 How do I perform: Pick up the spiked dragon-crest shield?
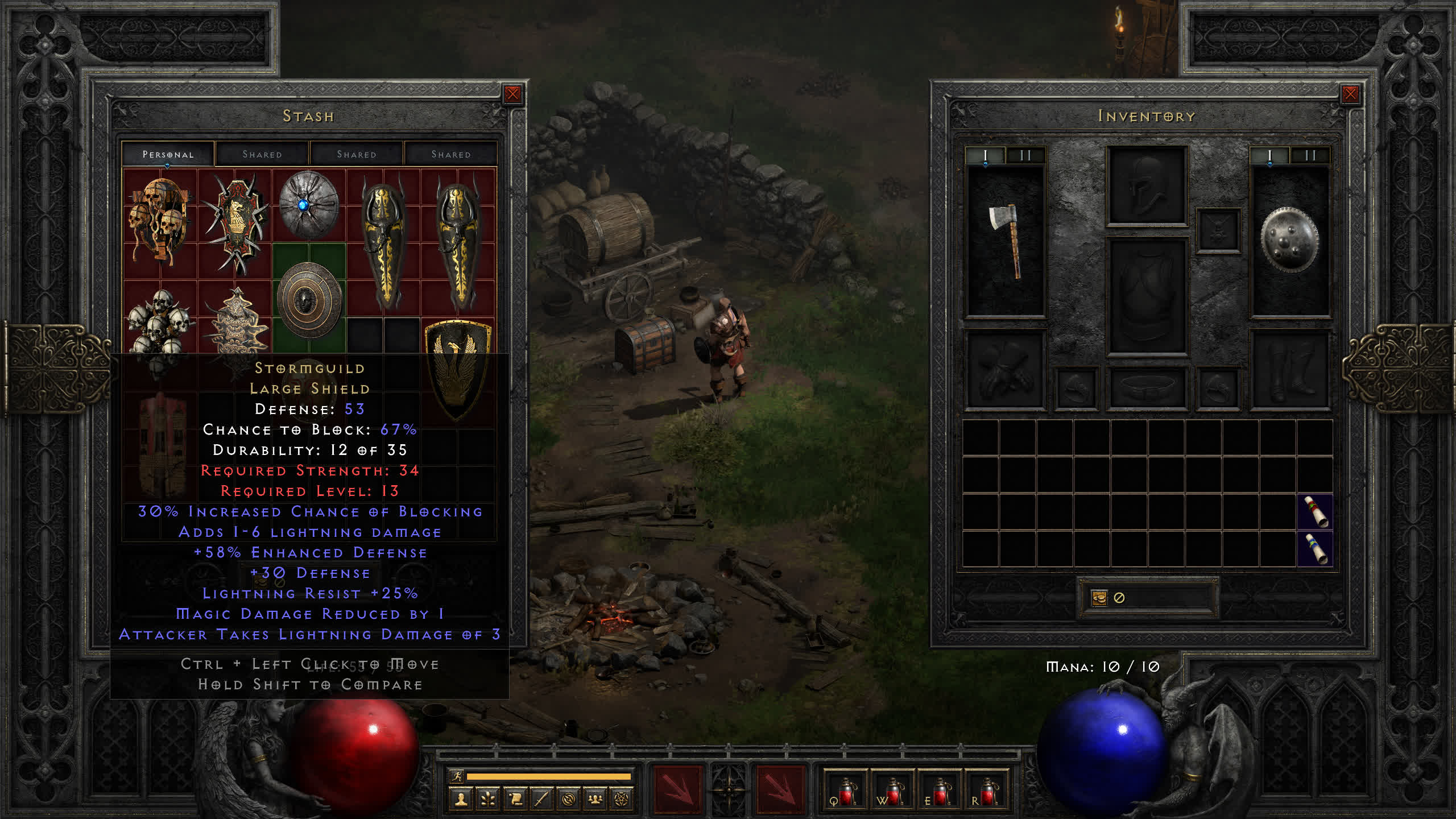pyautogui.click(x=236, y=223)
